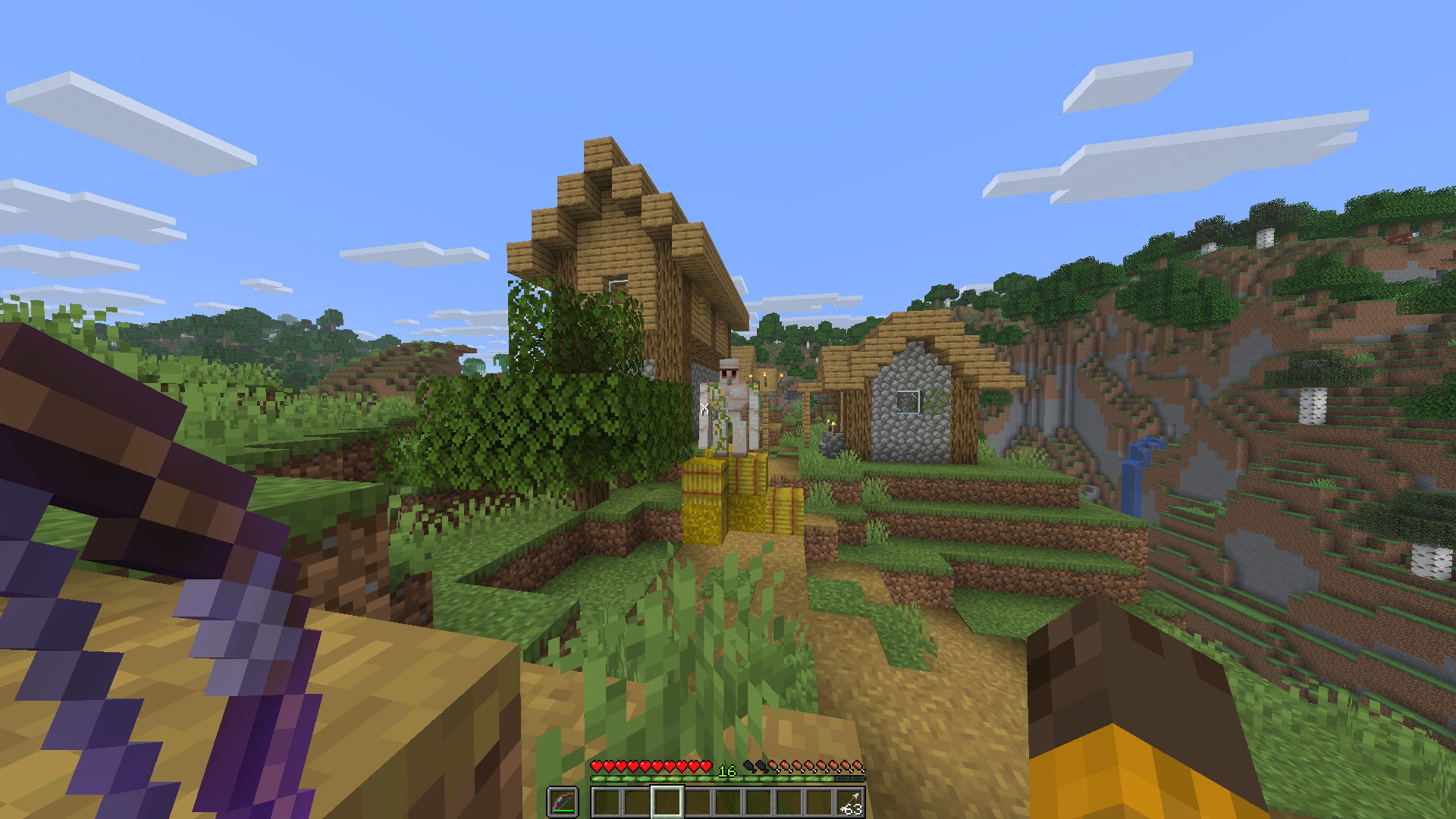Viewport: 1456px width, 819px height.
Task: Click the enchanted bow in the offhand slot
Action: [563, 801]
